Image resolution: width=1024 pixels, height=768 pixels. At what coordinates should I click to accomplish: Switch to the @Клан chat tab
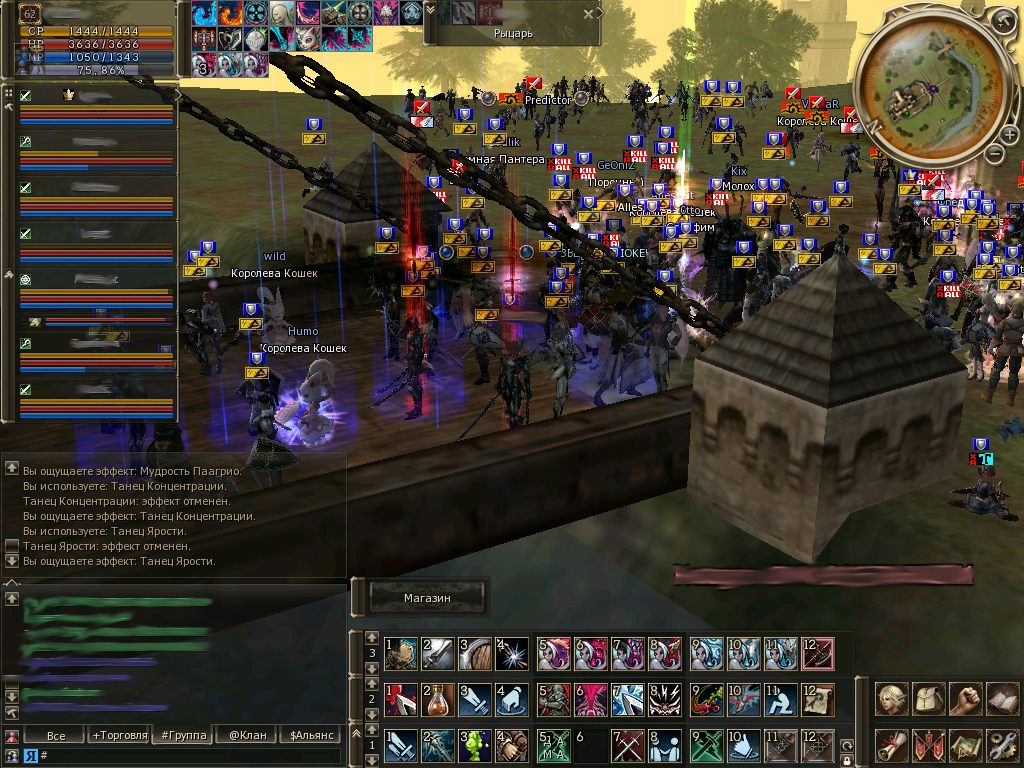(247, 736)
